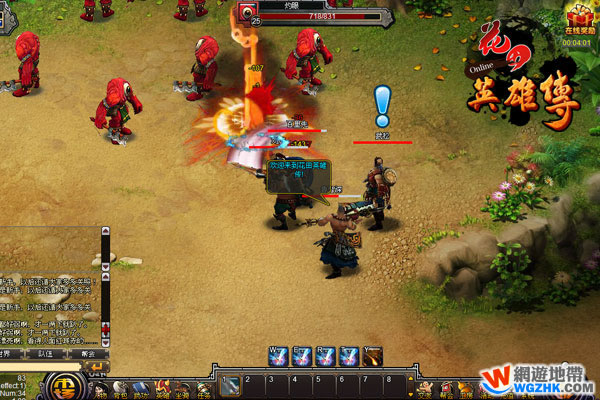Switch to the 帮会 guild chat tab
The height and width of the screenshot is (400, 600).
click(88, 353)
